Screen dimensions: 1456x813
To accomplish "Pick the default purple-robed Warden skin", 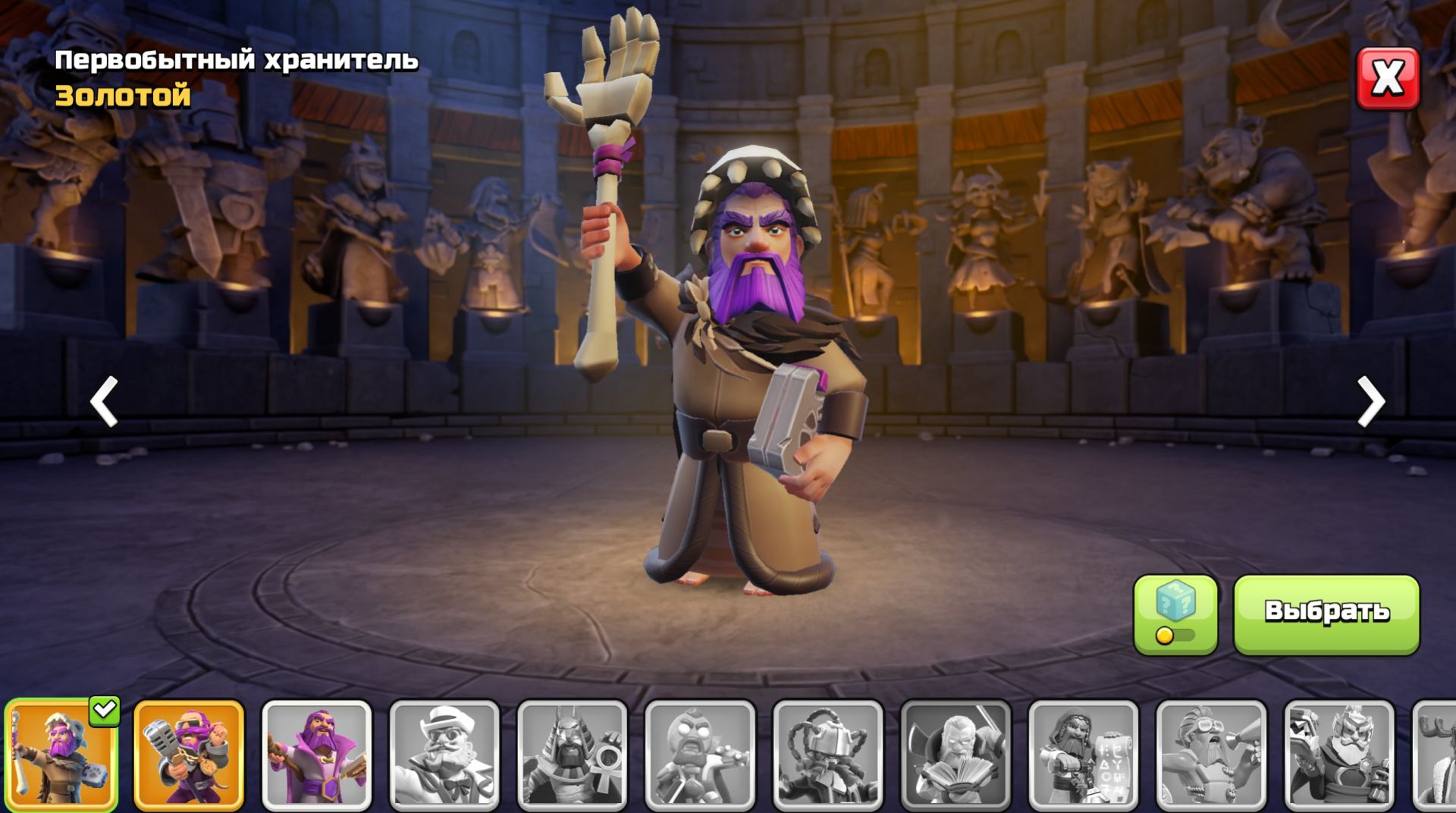I will click(x=317, y=755).
